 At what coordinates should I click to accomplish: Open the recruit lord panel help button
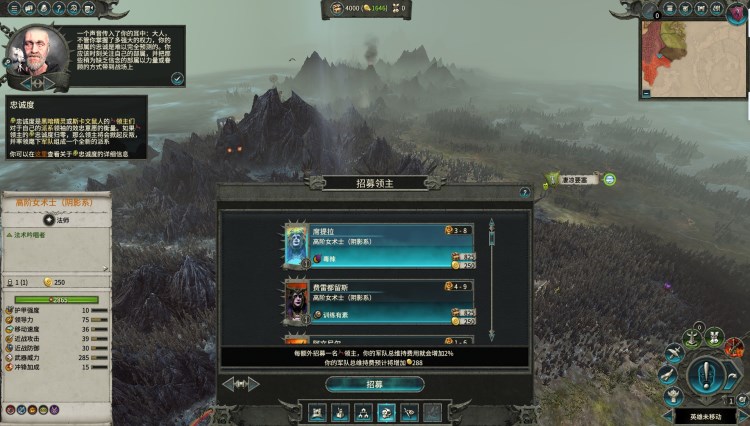(524, 193)
